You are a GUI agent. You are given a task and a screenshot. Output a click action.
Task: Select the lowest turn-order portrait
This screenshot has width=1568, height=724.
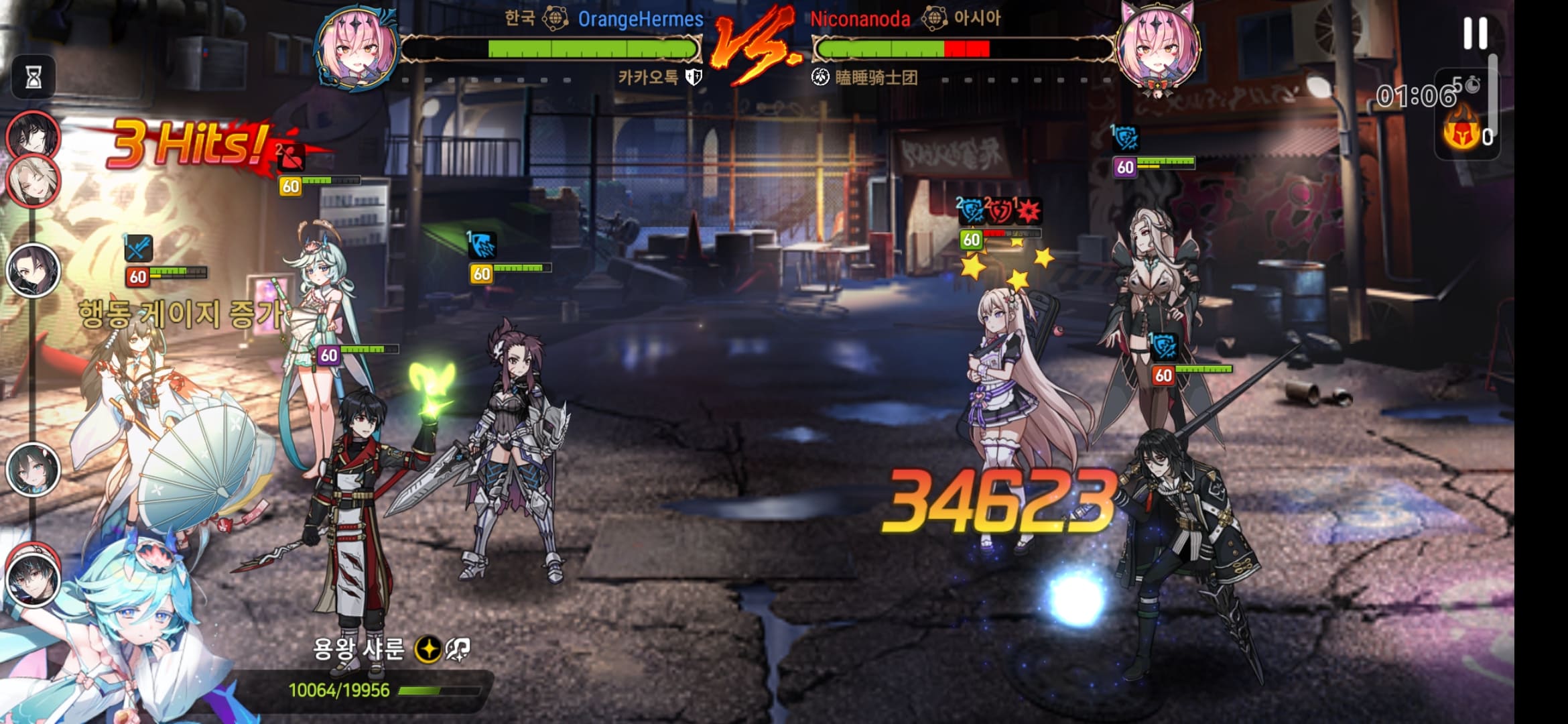coord(33,575)
